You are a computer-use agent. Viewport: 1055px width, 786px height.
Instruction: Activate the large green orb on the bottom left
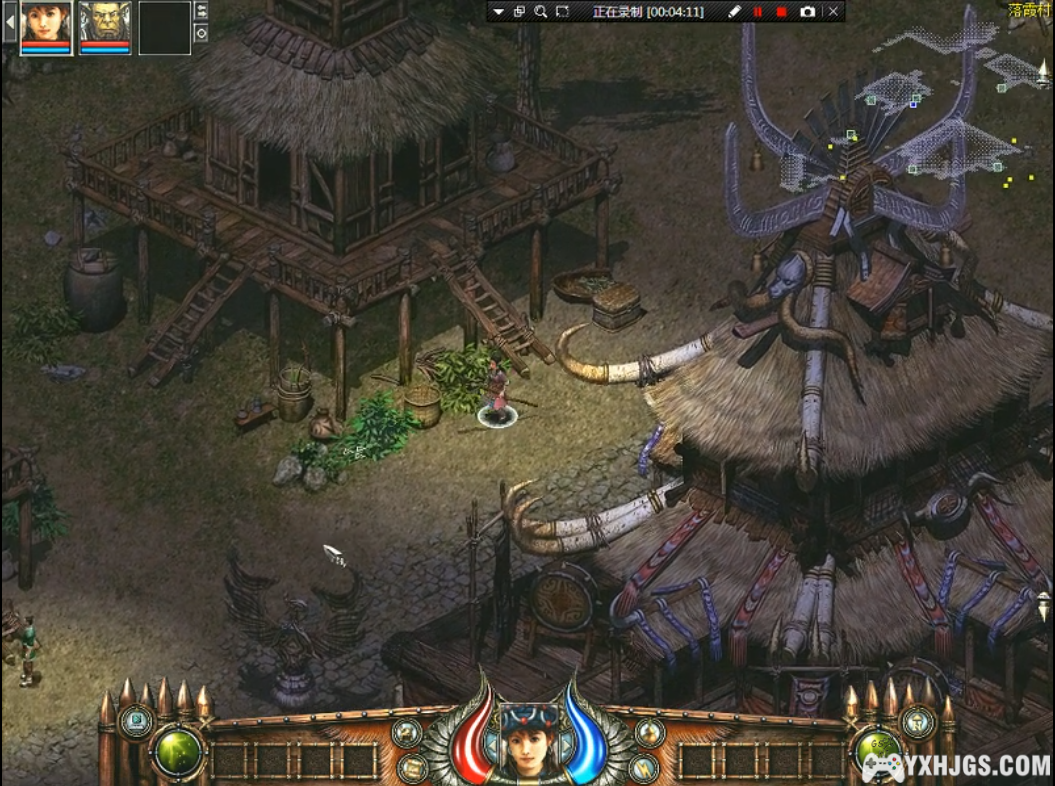point(178,752)
